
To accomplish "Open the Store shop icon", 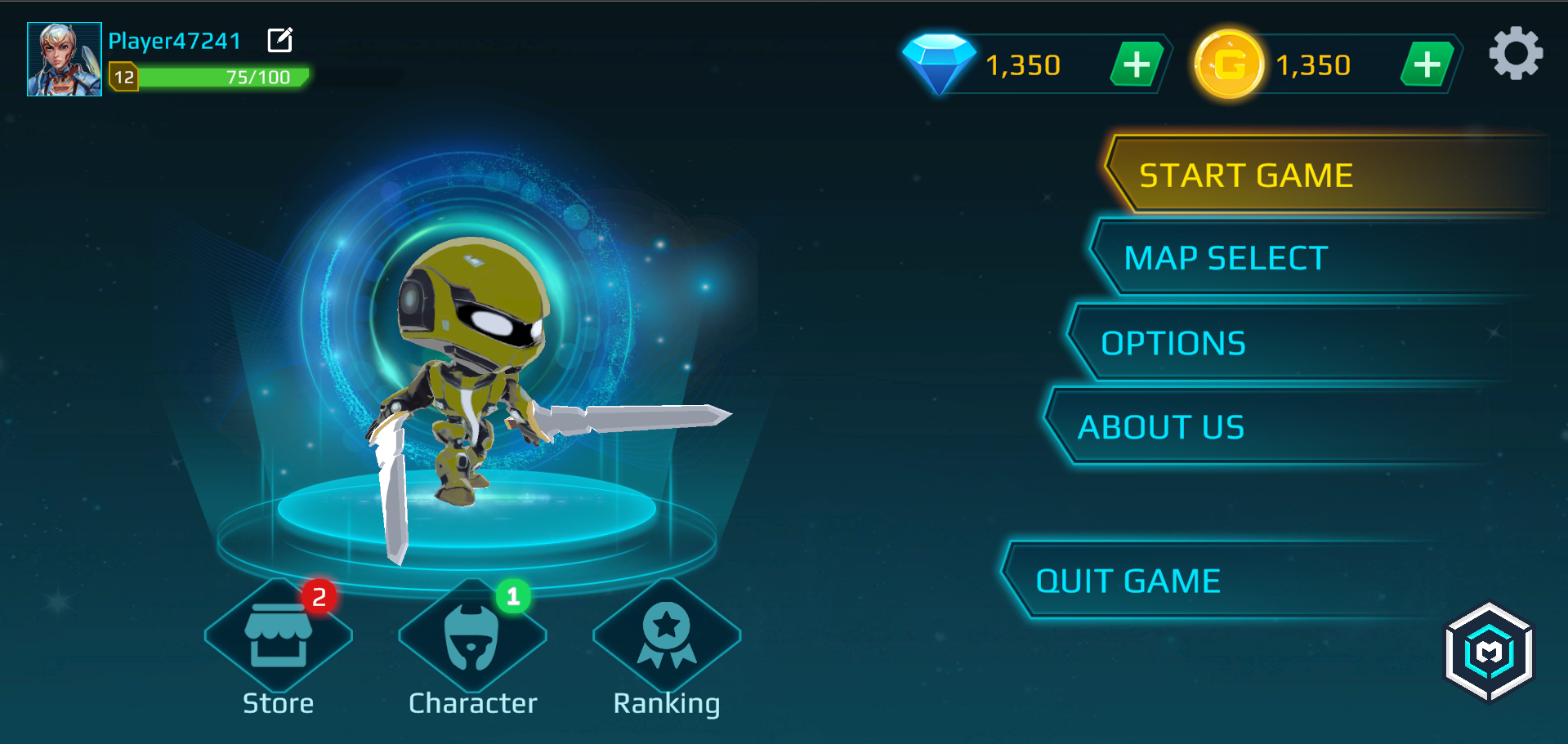I will click(278, 637).
